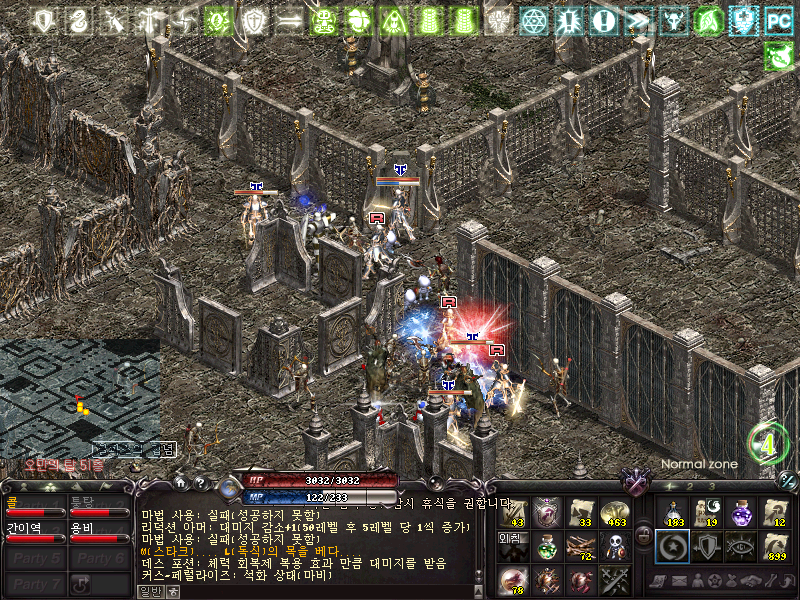The width and height of the screenshot is (800, 600).
Task: Select the skull with shield slot
Action: (614, 546)
